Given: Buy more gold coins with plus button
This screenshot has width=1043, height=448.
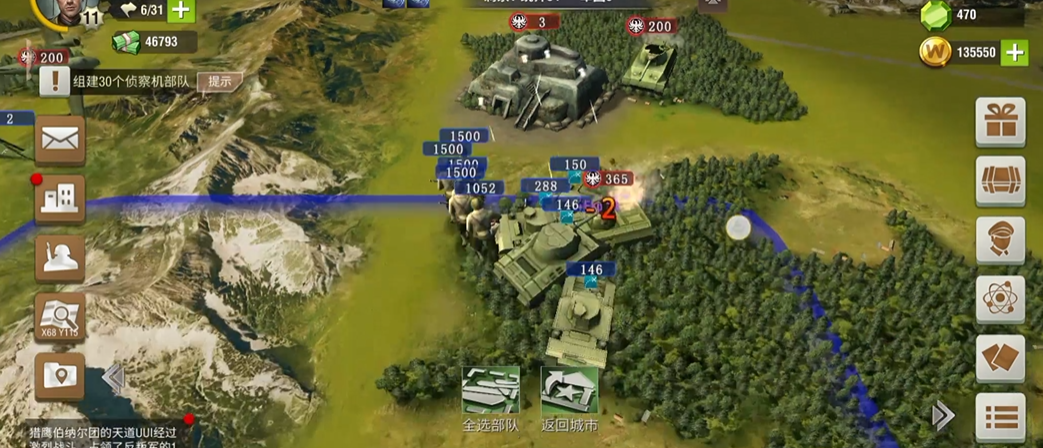Looking at the screenshot, I should [1014, 53].
